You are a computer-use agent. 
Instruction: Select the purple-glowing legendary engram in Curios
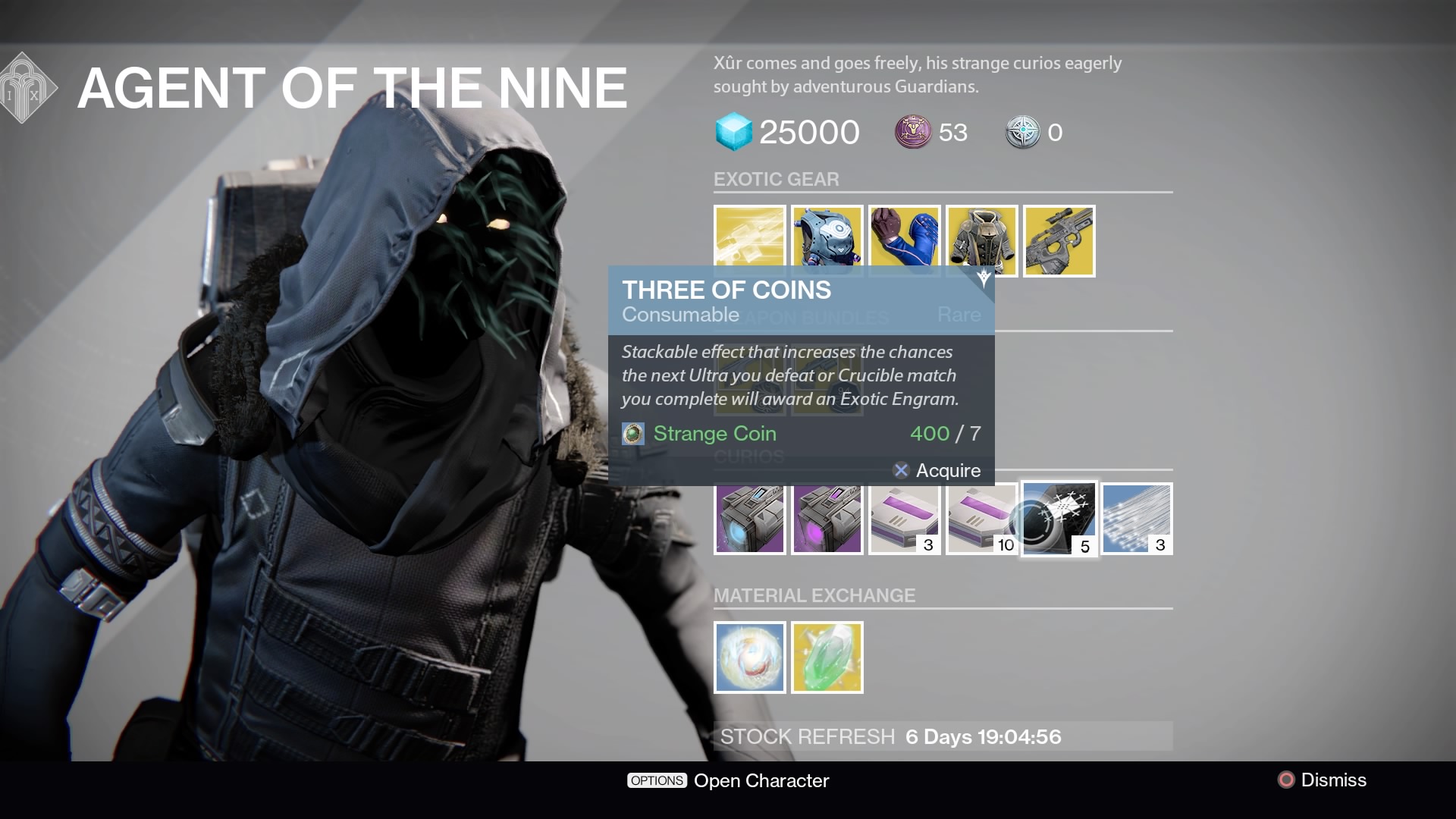pos(827,519)
